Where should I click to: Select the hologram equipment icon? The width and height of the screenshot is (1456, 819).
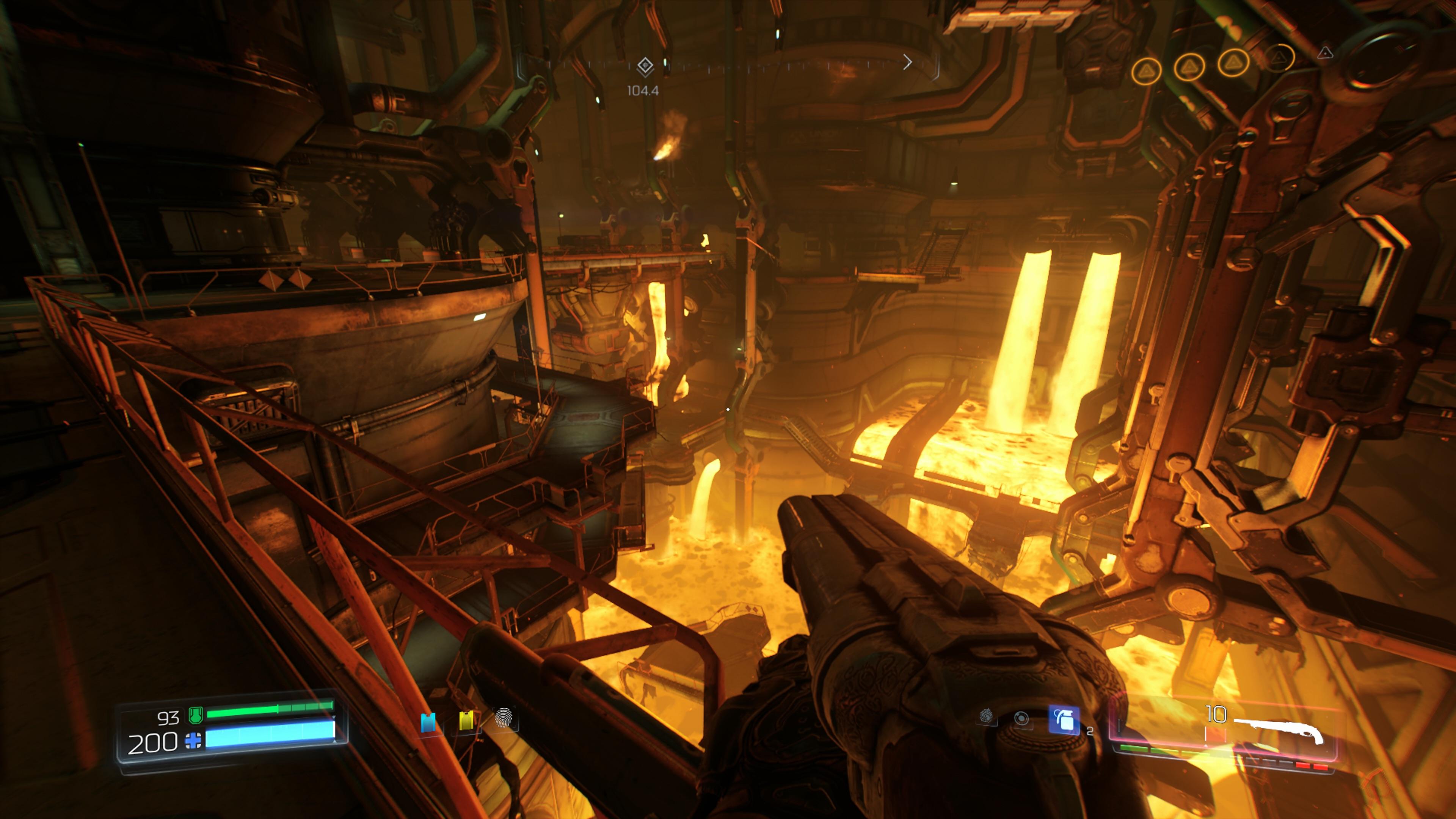(1021, 719)
